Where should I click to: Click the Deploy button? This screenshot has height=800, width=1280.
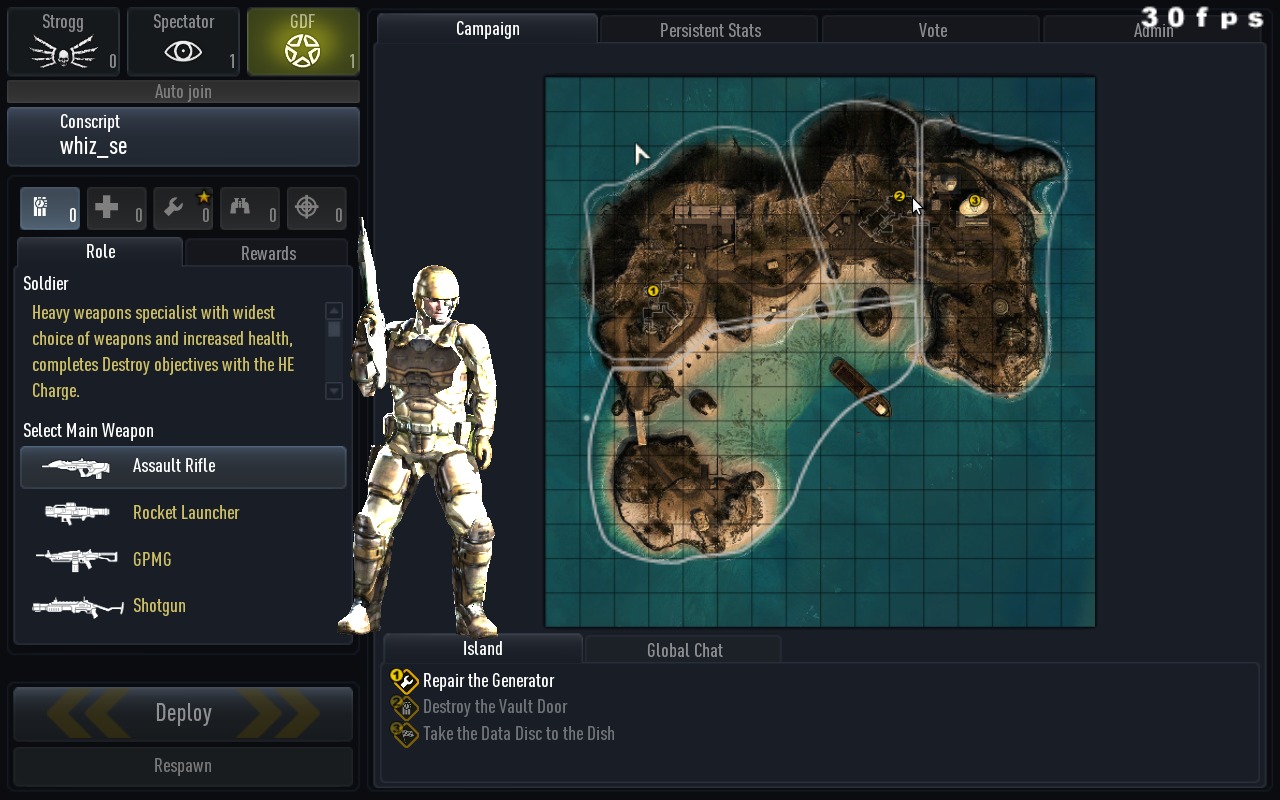183,713
